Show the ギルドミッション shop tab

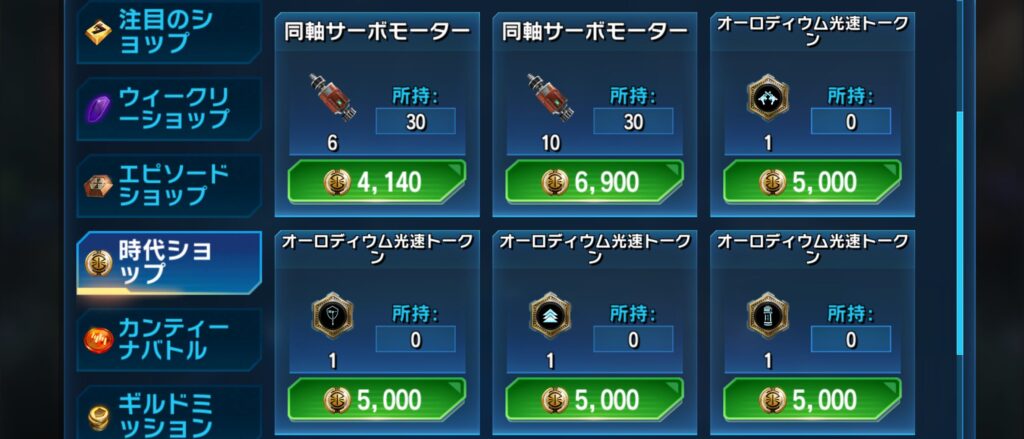pyautogui.click(x=168, y=414)
